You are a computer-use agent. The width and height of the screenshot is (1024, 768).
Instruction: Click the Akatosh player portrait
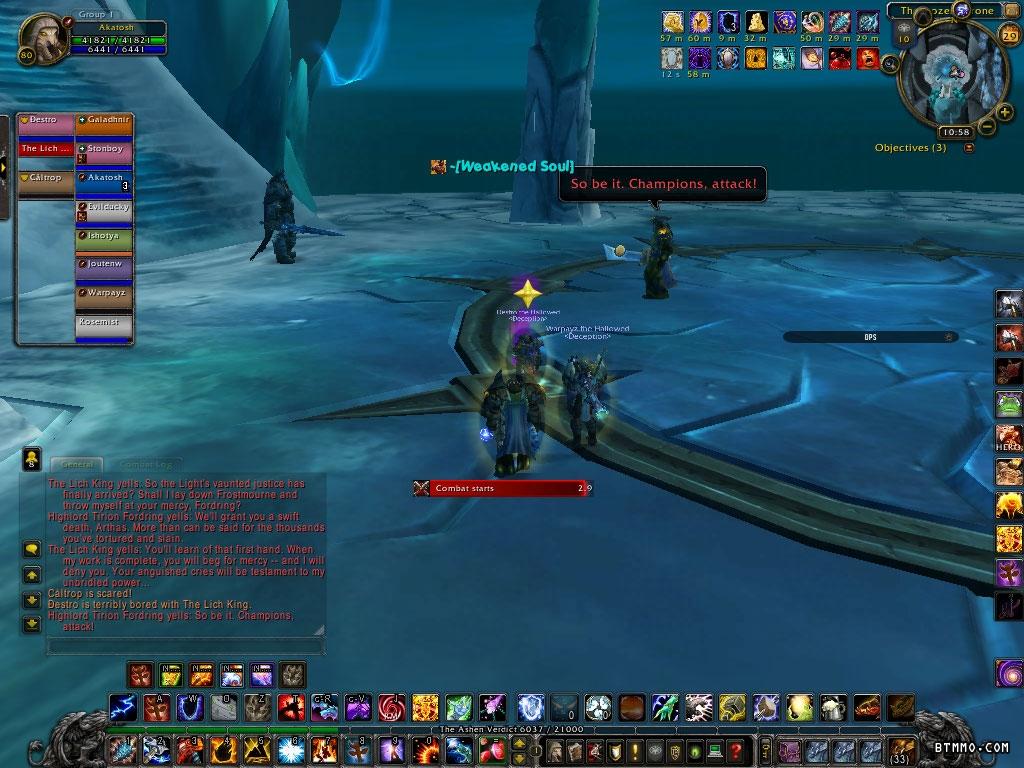click(x=44, y=36)
